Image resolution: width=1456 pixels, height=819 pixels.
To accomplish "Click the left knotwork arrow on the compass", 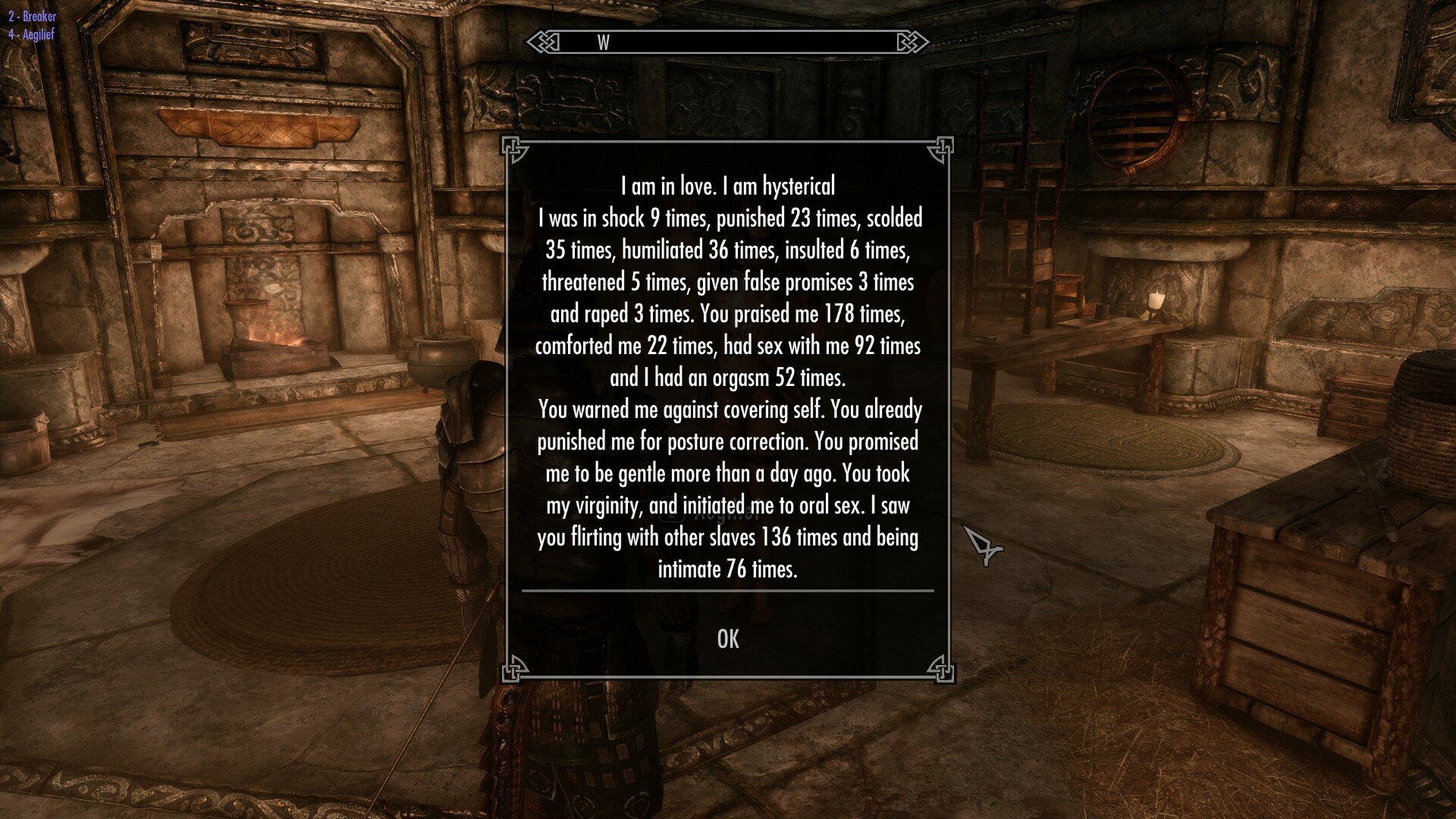I will 543,44.
